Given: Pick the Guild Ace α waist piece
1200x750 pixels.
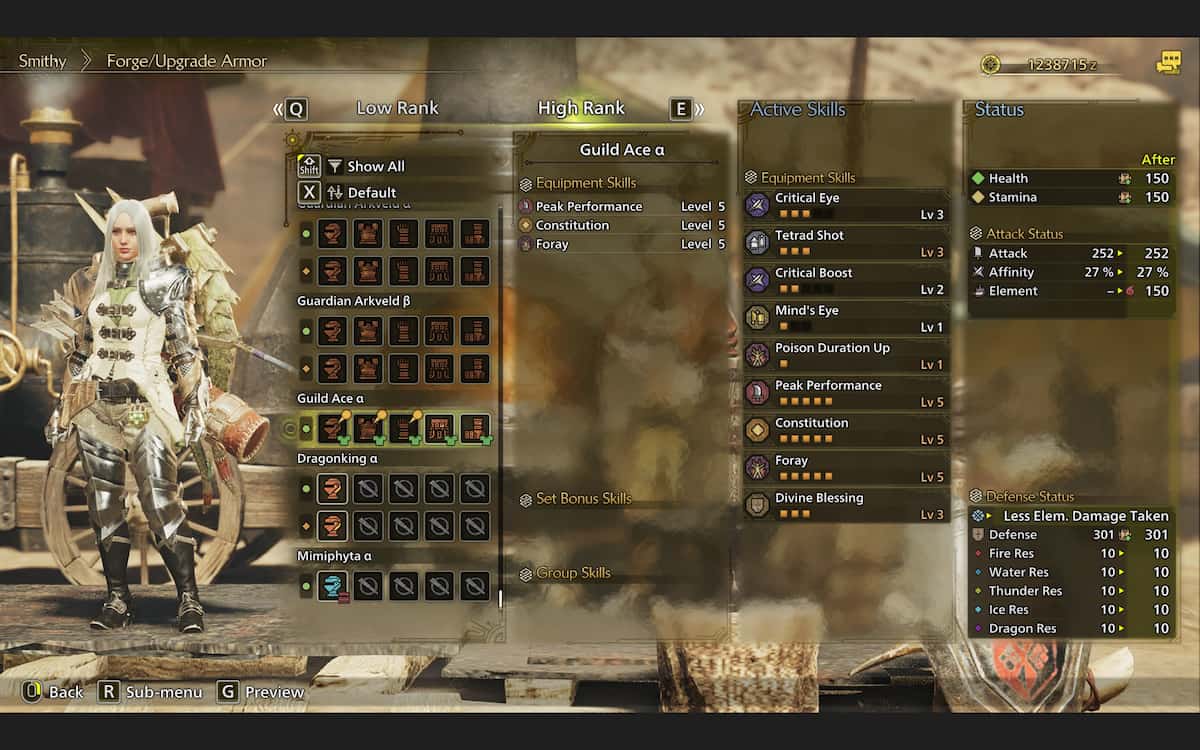Looking at the screenshot, I should [439, 430].
